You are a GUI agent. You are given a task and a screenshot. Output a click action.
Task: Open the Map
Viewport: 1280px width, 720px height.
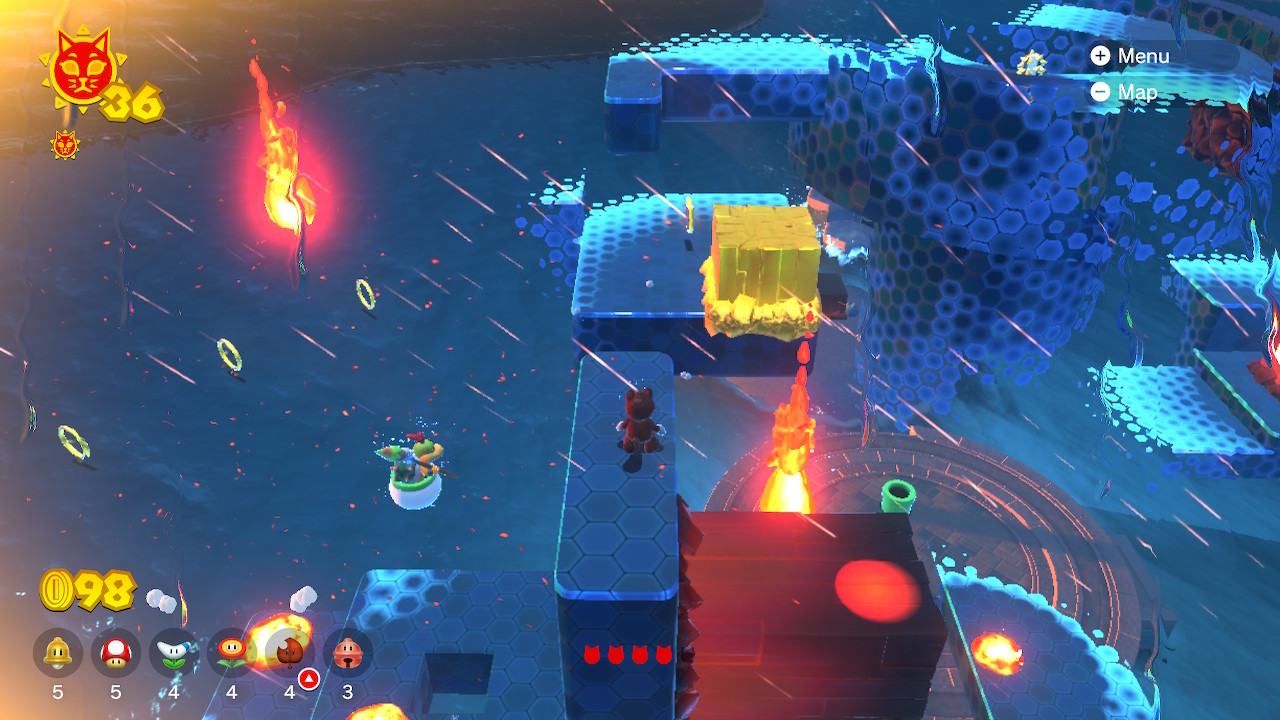coord(1125,92)
